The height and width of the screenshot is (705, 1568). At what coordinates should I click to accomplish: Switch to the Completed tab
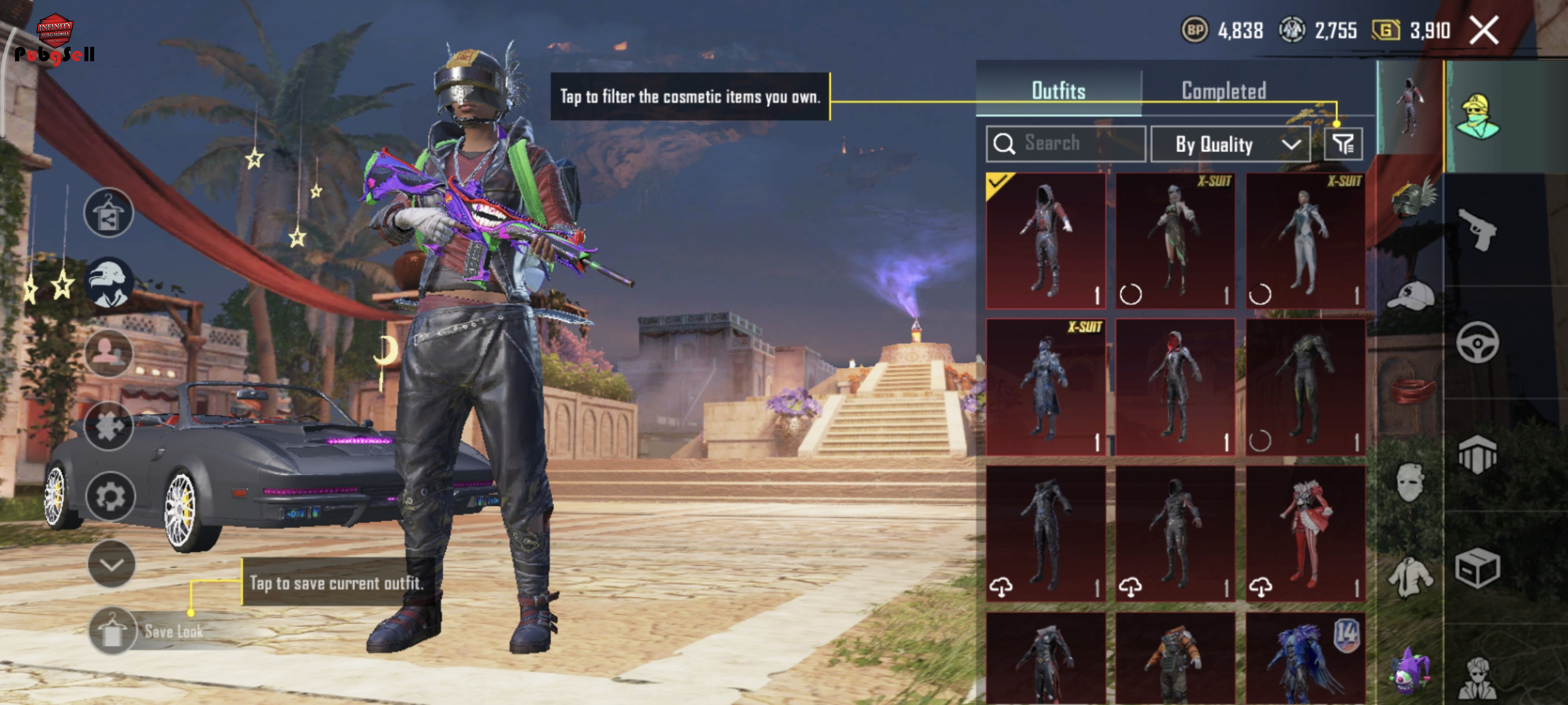1223,91
